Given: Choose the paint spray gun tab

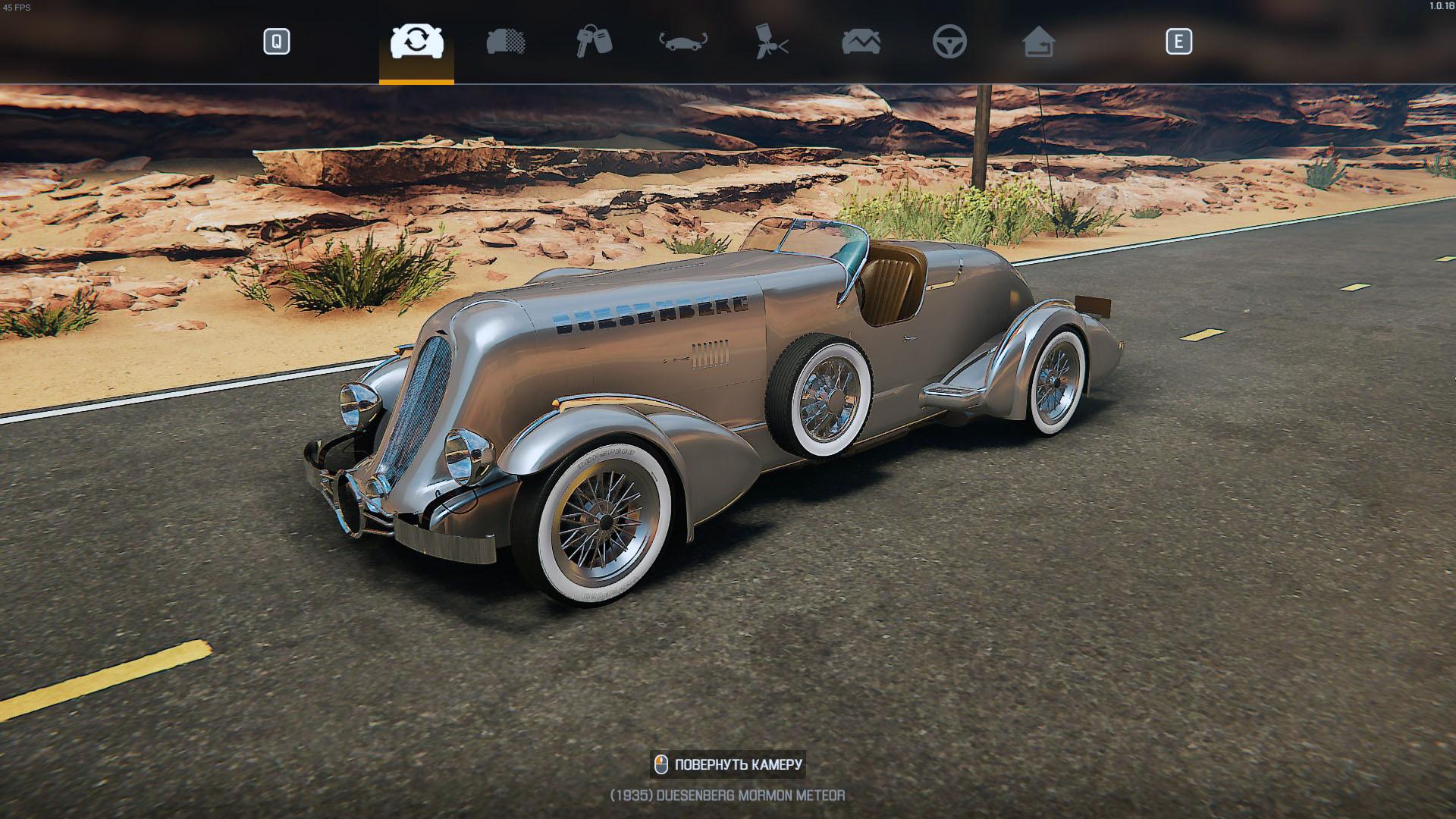Looking at the screenshot, I should [772, 42].
